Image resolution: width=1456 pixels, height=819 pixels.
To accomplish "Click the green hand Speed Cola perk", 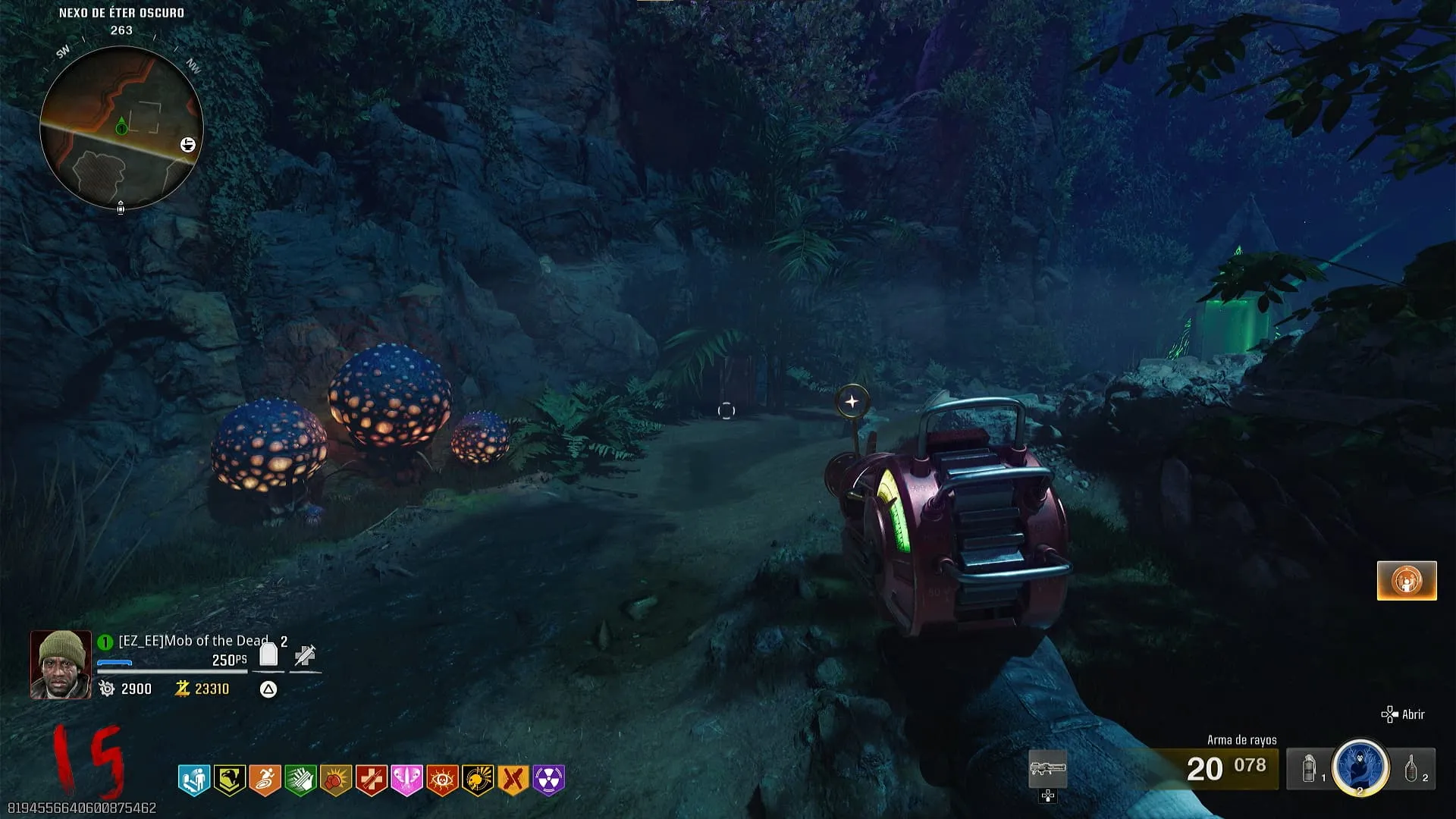I will [x=300, y=779].
